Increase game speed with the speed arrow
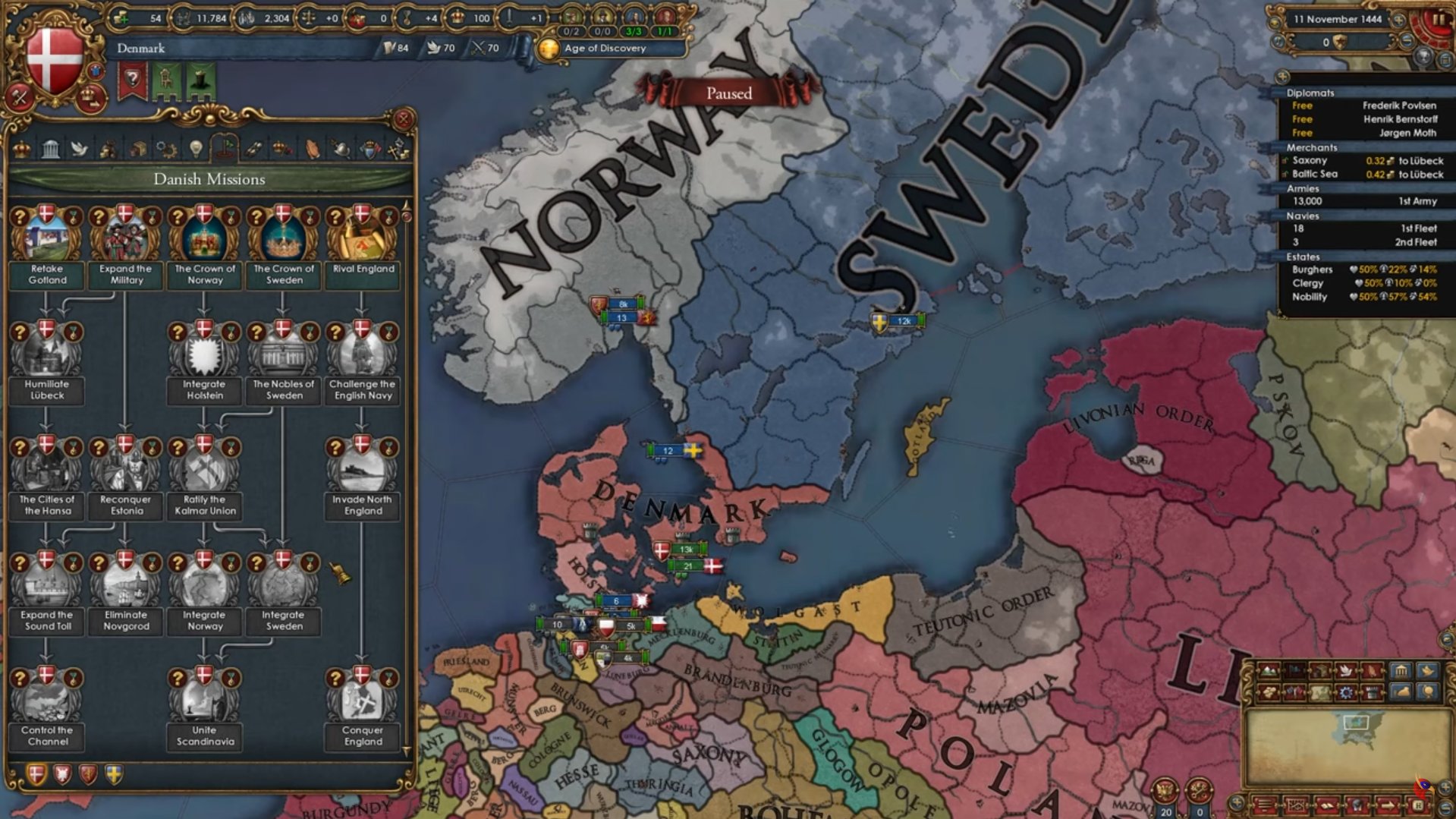Screen dimensions: 1456x819 [x=1399, y=20]
